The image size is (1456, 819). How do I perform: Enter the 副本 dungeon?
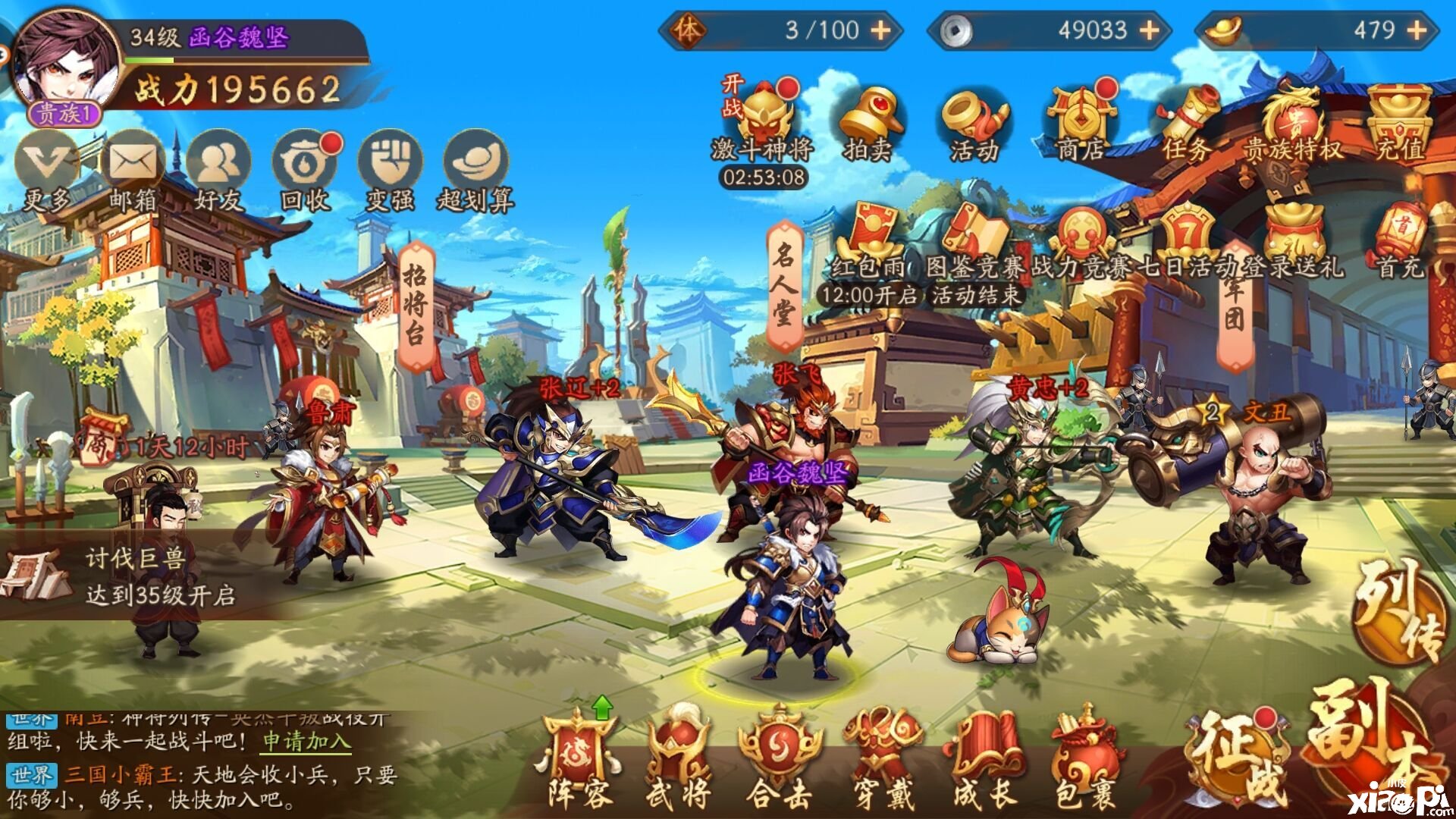[x=1365, y=743]
